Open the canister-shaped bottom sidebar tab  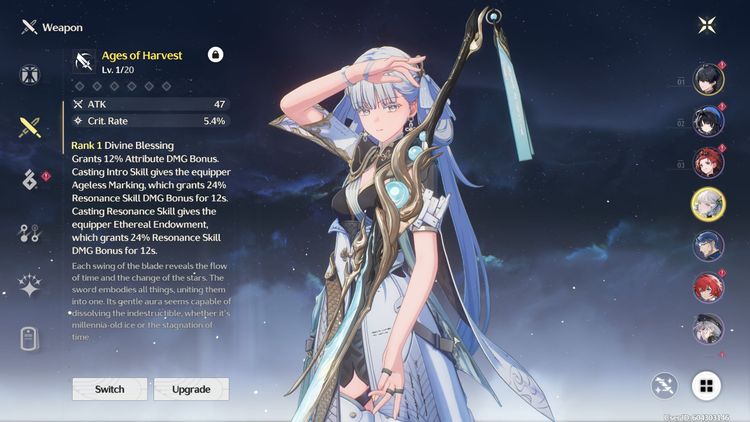pos(29,339)
